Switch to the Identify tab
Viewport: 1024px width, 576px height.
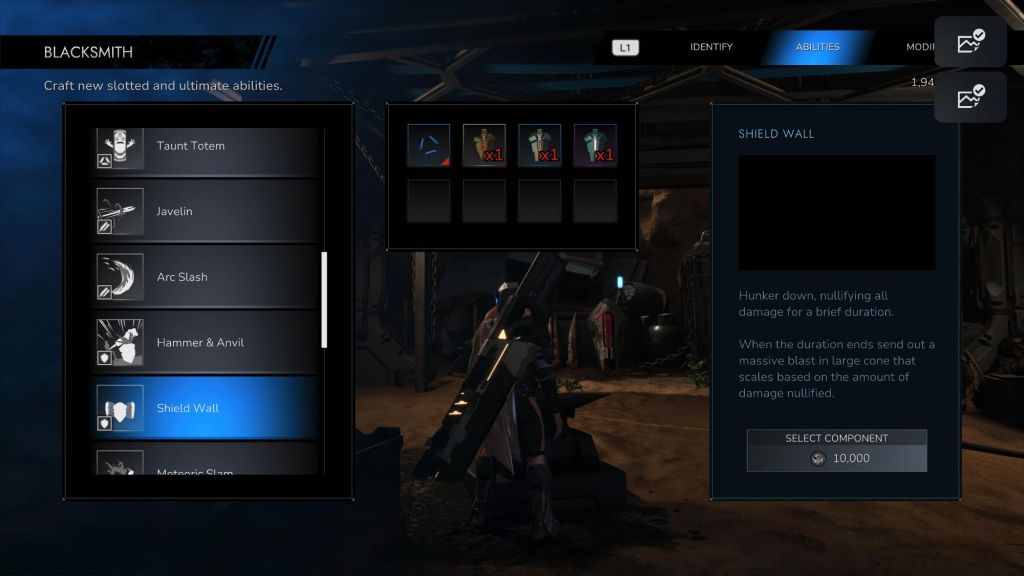[x=711, y=47]
